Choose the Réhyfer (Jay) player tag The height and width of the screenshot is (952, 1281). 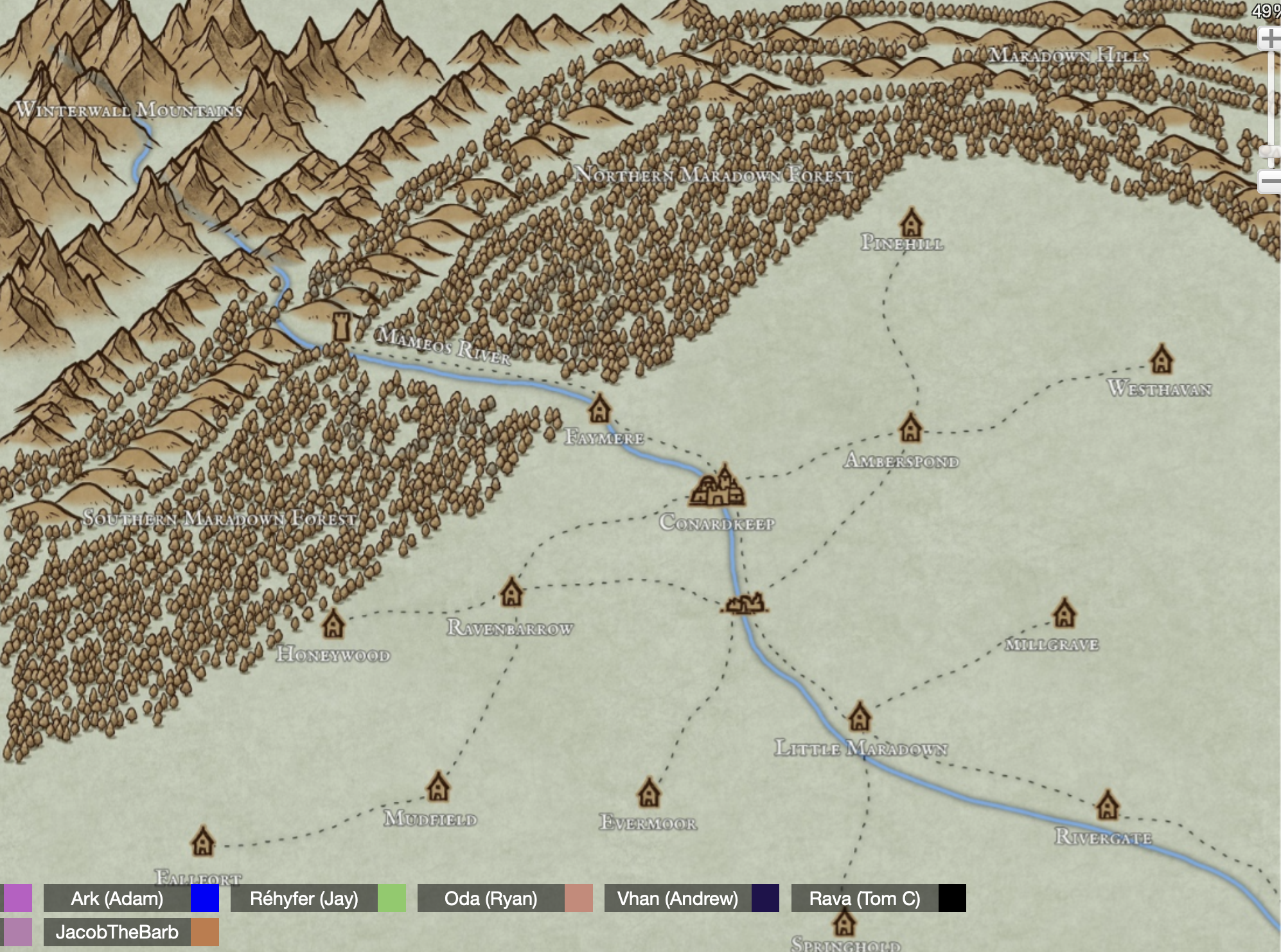point(304,898)
